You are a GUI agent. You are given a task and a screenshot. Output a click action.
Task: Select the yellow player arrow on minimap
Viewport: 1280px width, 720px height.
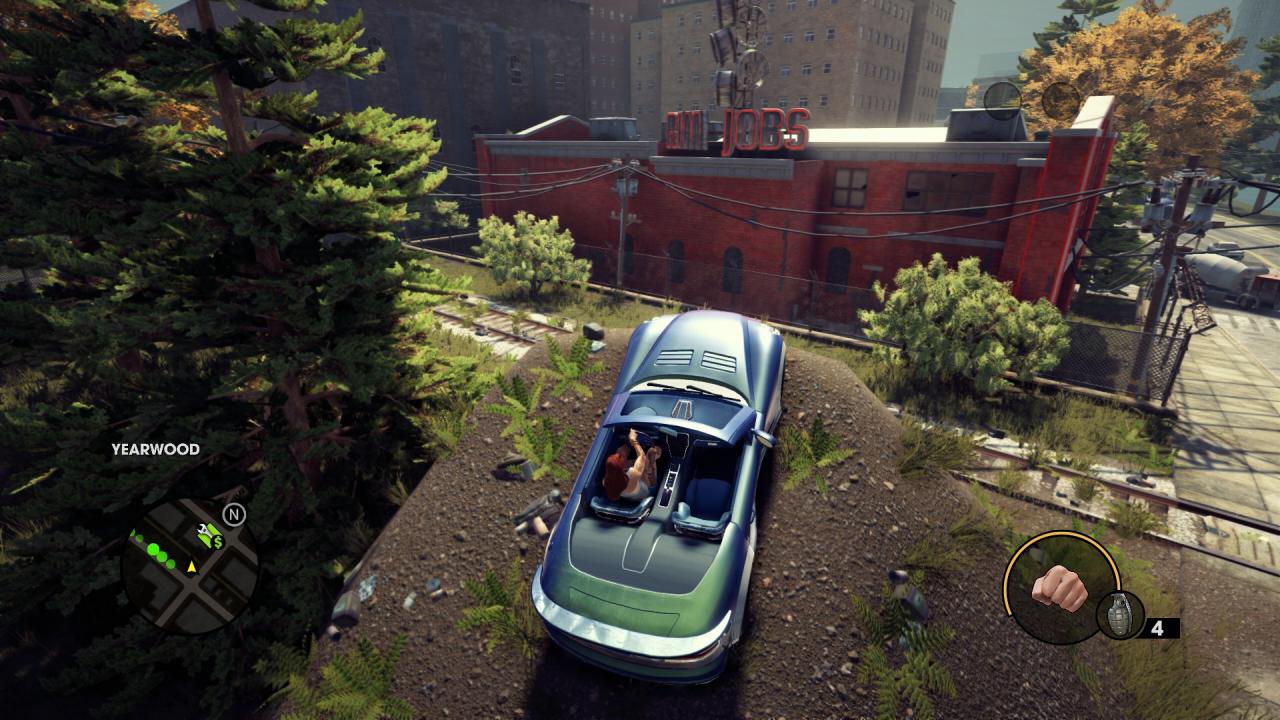pyautogui.click(x=192, y=566)
